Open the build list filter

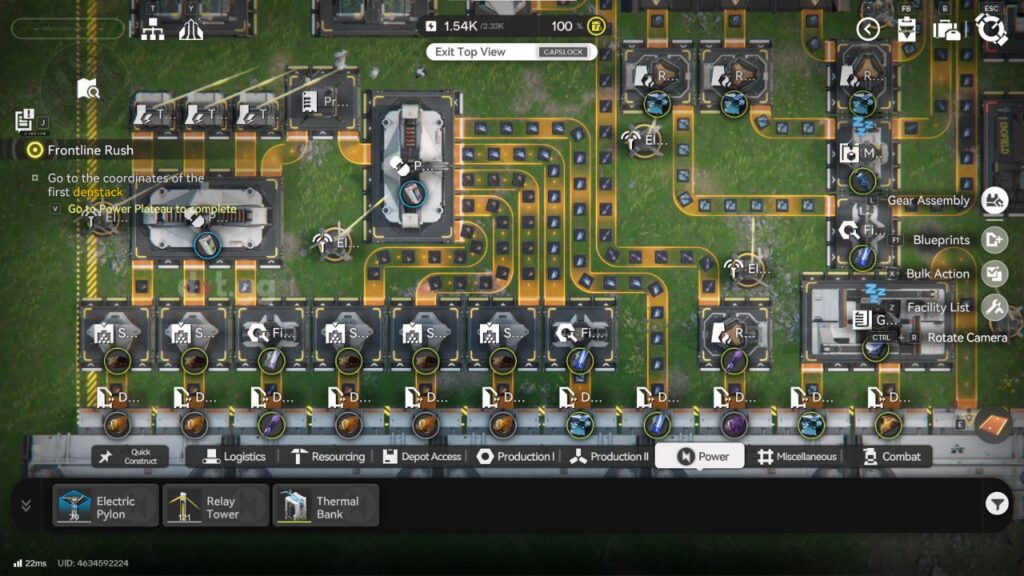click(x=996, y=504)
